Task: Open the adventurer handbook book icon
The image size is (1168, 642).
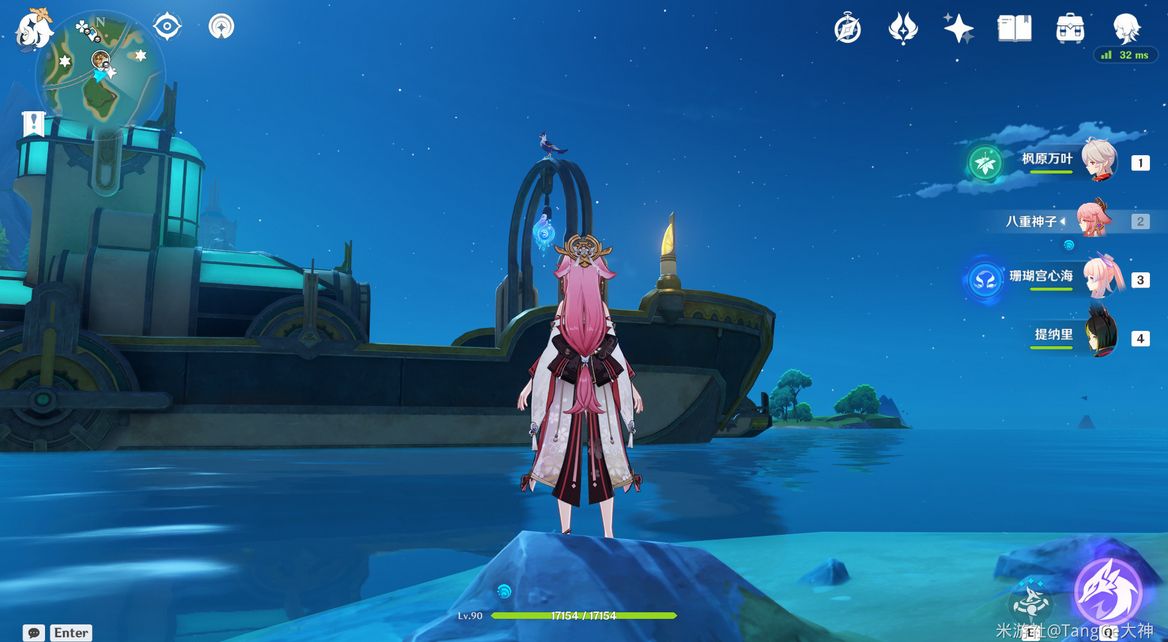Action: [x=1014, y=28]
